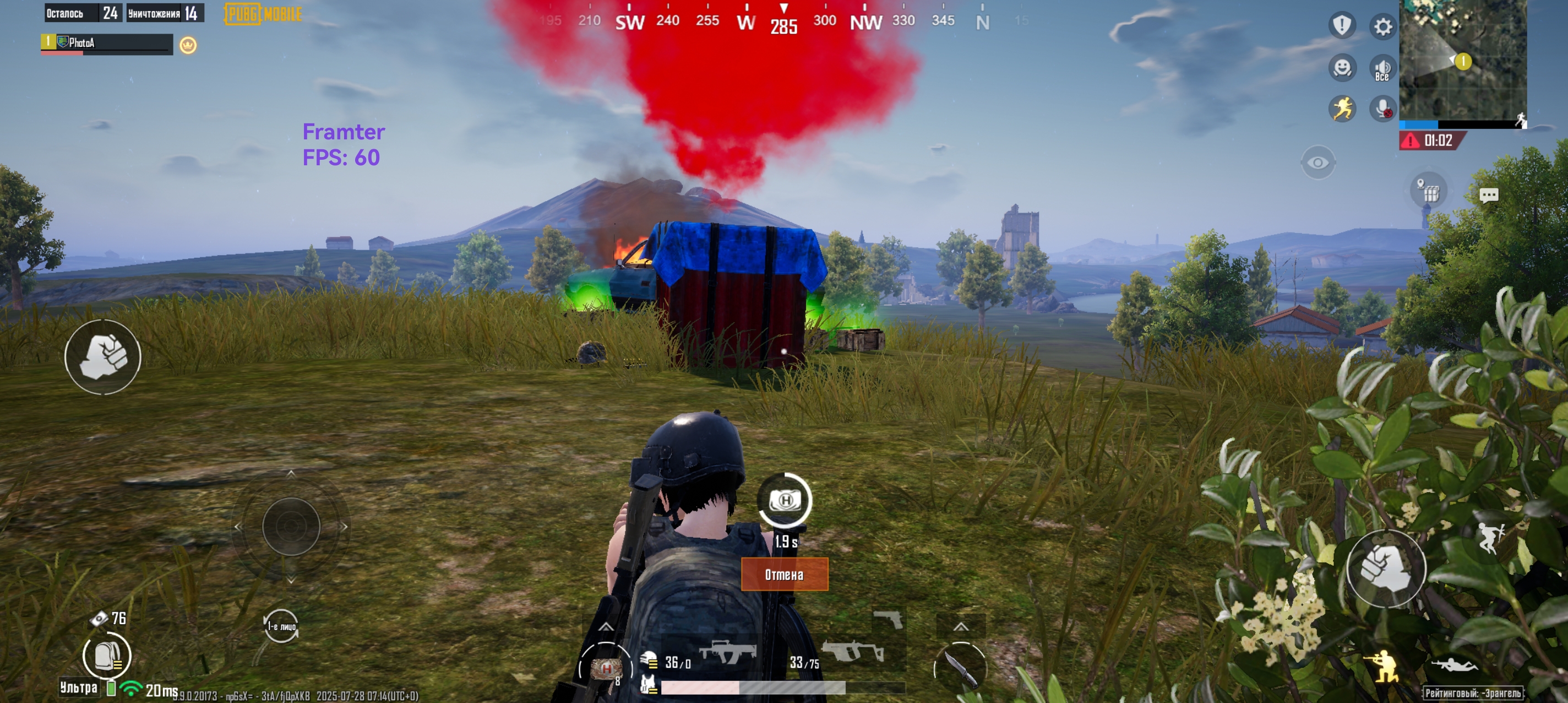This screenshot has width=1568, height=703.
Task: Switch perspective with the 1-е лицо button
Action: pos(281,626)
